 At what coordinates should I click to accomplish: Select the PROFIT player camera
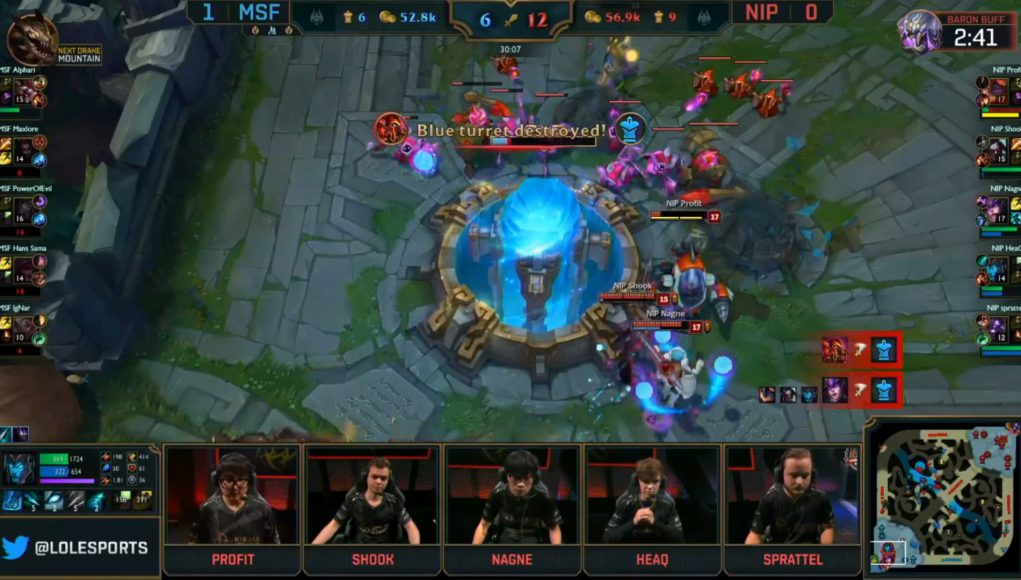click(232, 497)
